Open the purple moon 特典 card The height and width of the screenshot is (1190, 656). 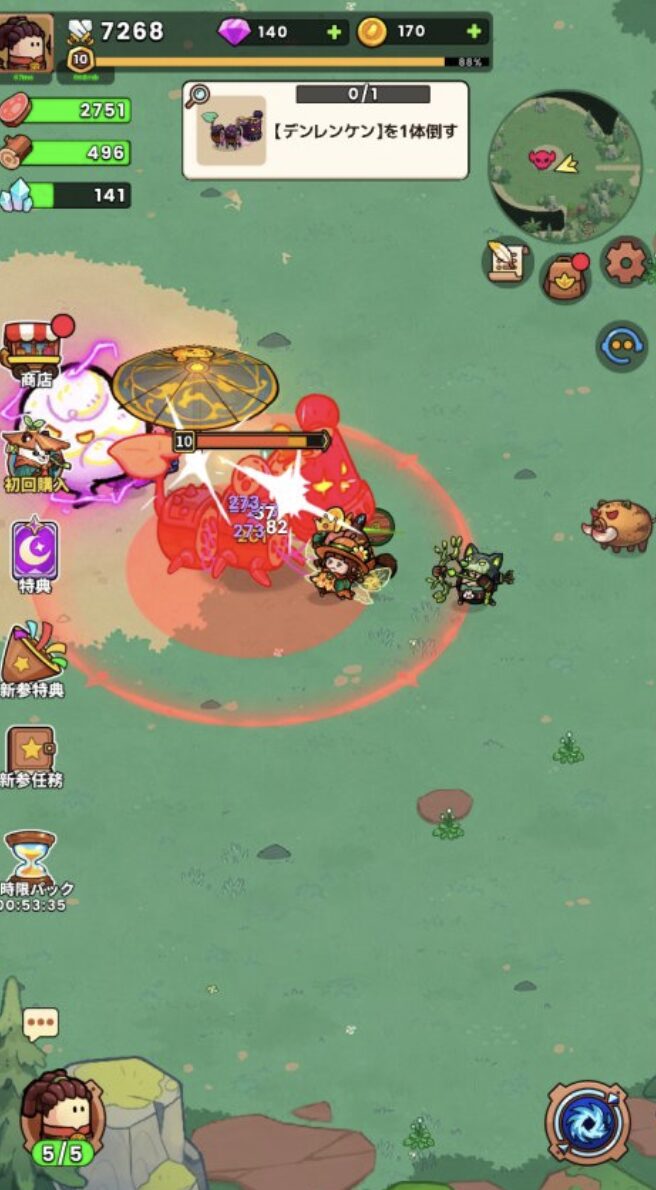35,553
